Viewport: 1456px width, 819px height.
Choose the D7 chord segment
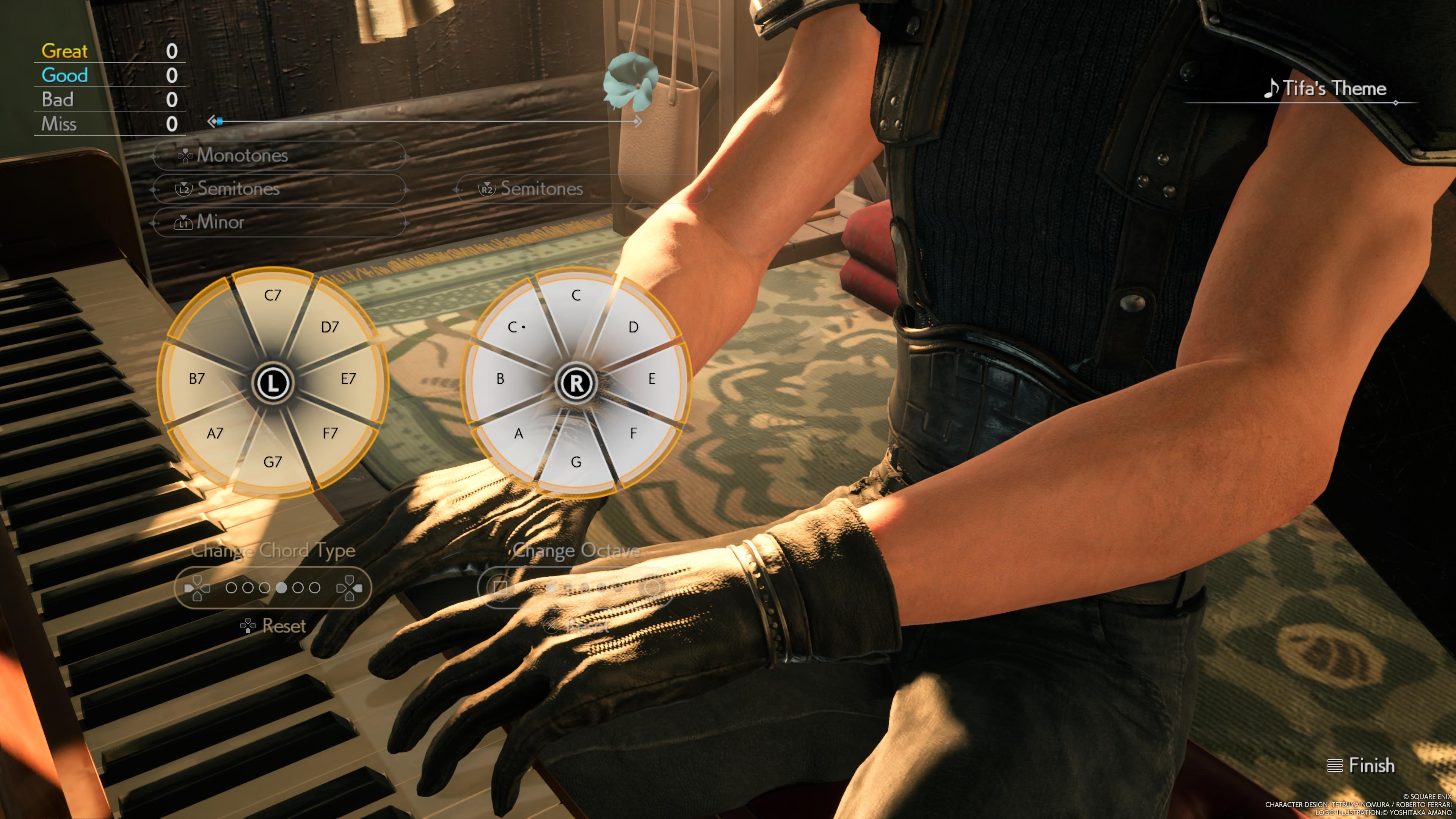tap(329, 327)
